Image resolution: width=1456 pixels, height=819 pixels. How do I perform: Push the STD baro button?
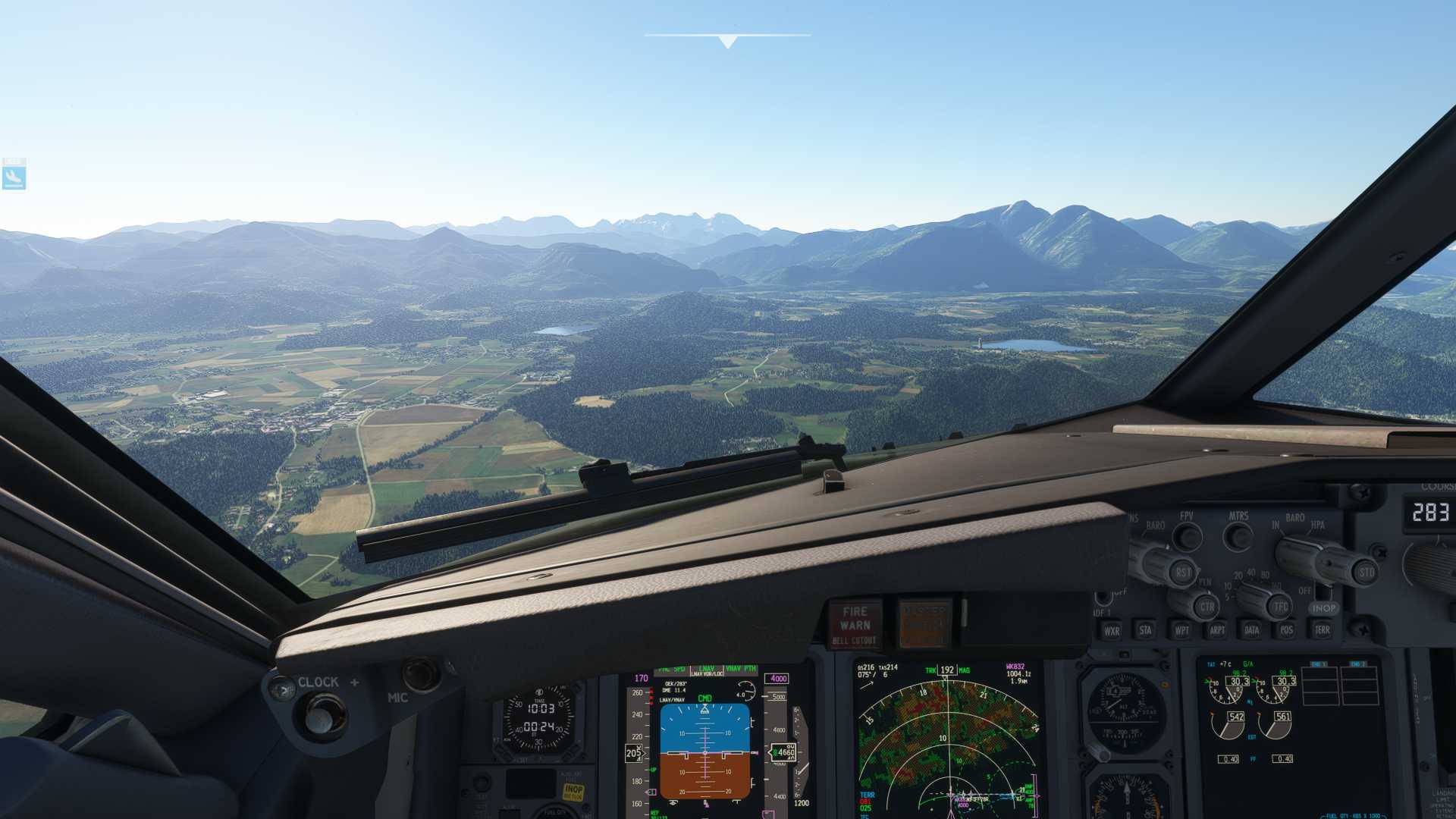point(1366,573)
